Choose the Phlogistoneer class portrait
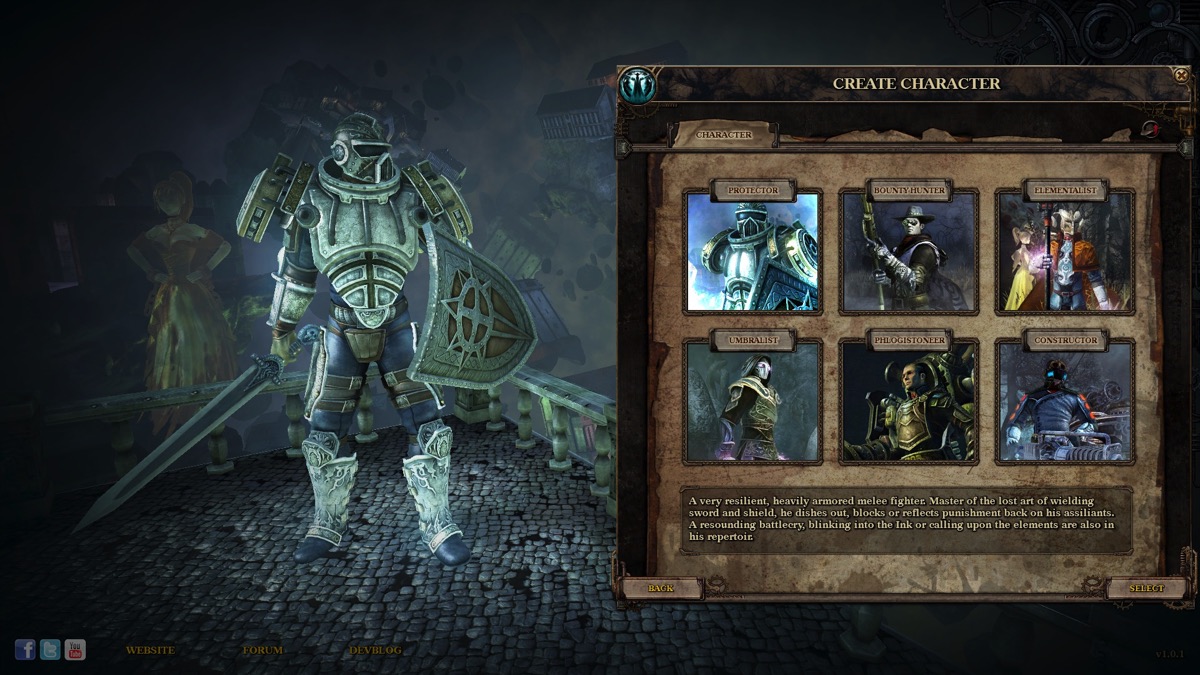 [x=909, y=402]
